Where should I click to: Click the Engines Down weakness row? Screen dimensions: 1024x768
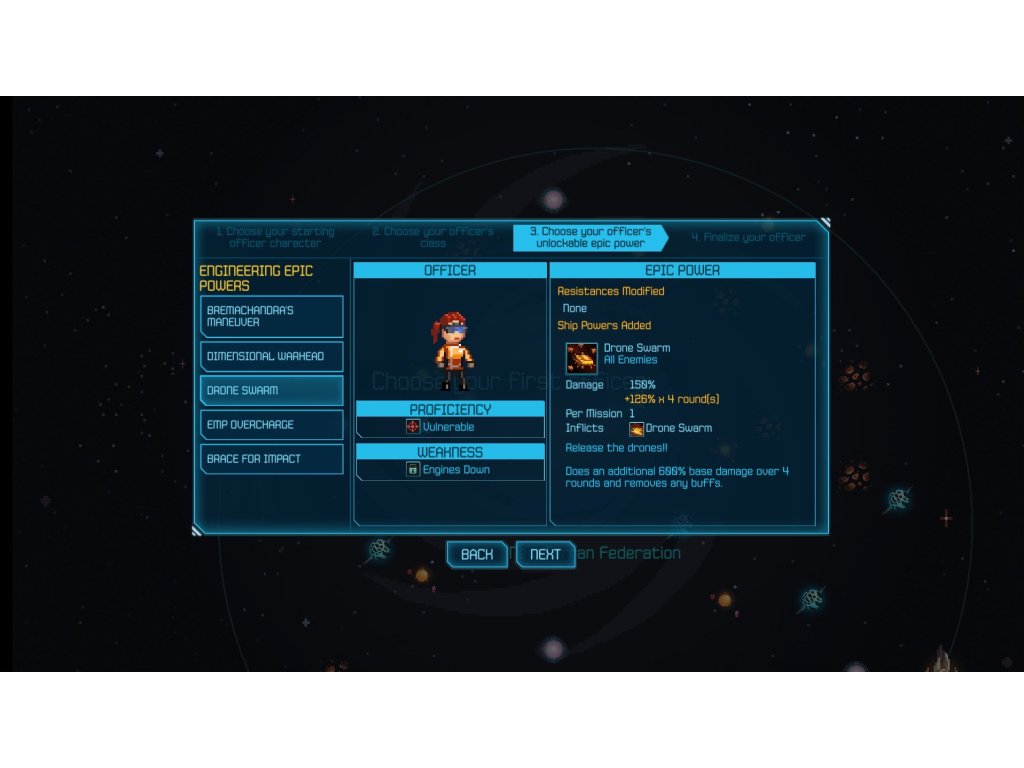450,469
